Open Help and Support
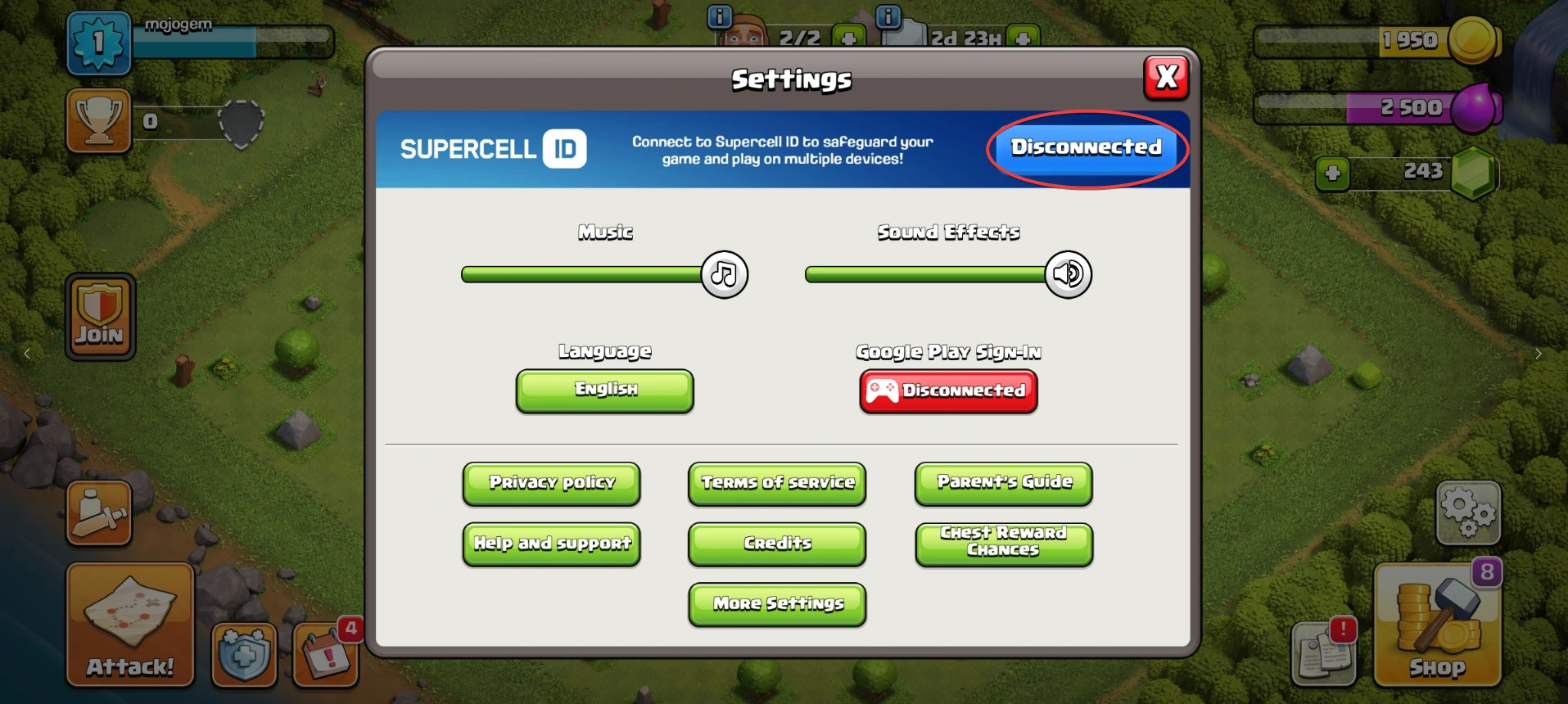Image resolution: width=1568 pixels, height=704 pixels. coord(551,544)
